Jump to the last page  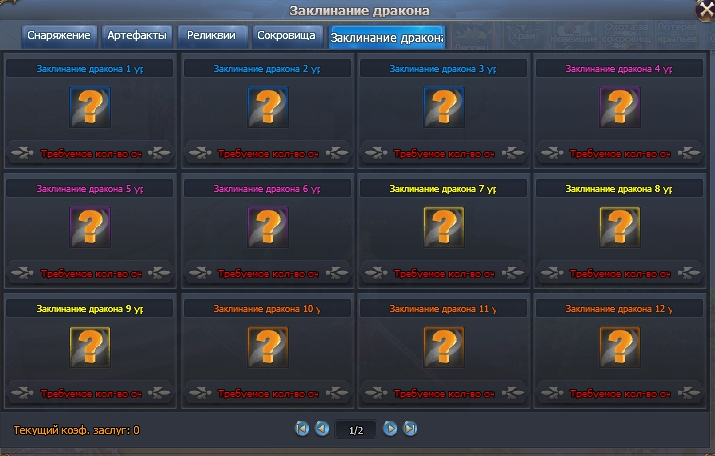click(409, 429)
